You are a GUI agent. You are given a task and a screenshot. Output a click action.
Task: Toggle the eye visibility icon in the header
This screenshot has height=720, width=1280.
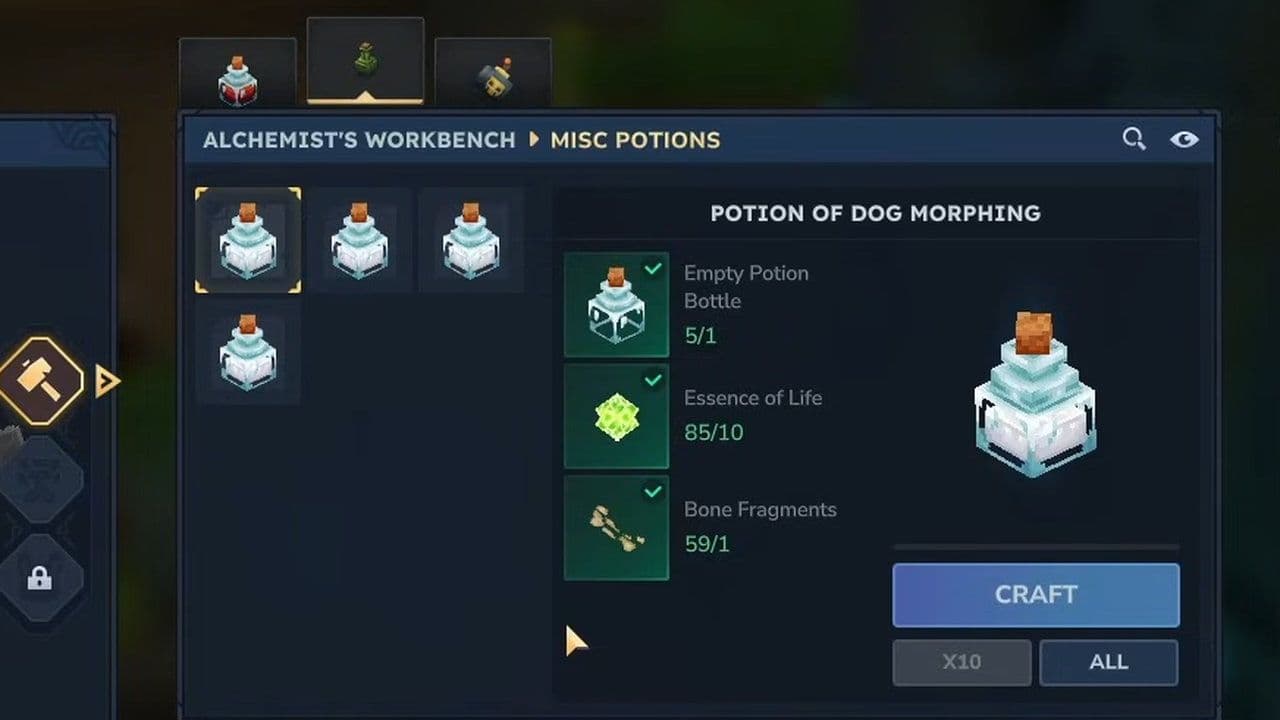[1185, 139]
